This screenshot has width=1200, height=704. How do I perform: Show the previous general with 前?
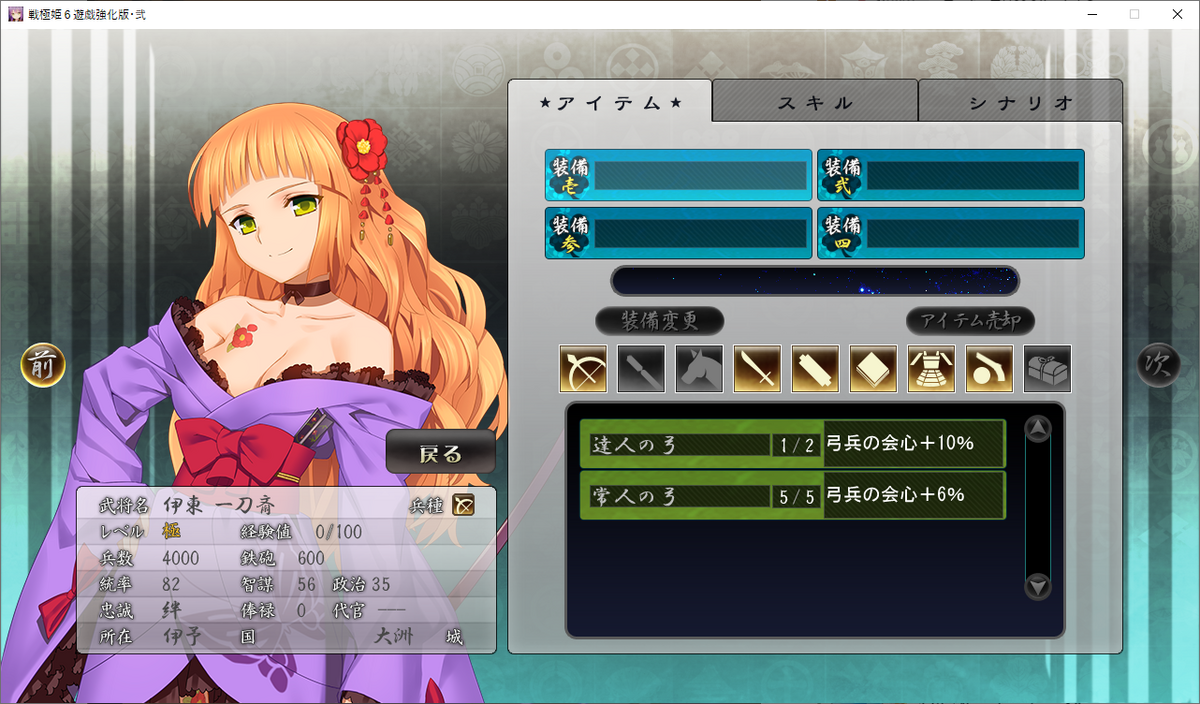click(x=43, y=365)
